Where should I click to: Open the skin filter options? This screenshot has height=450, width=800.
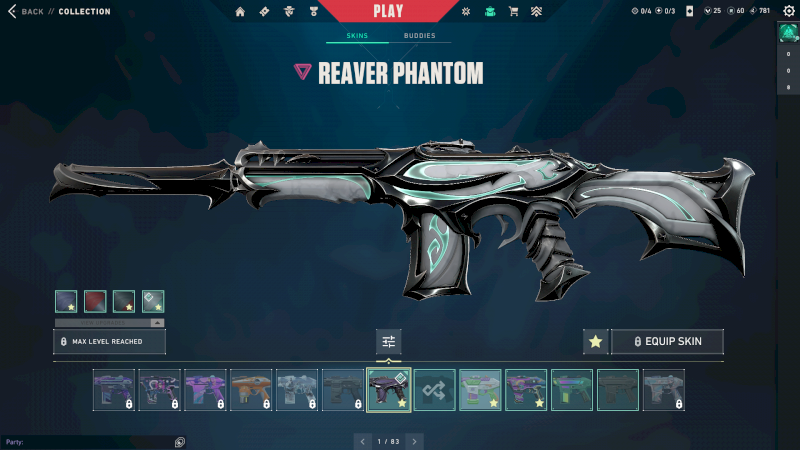[x=389, y=342]
